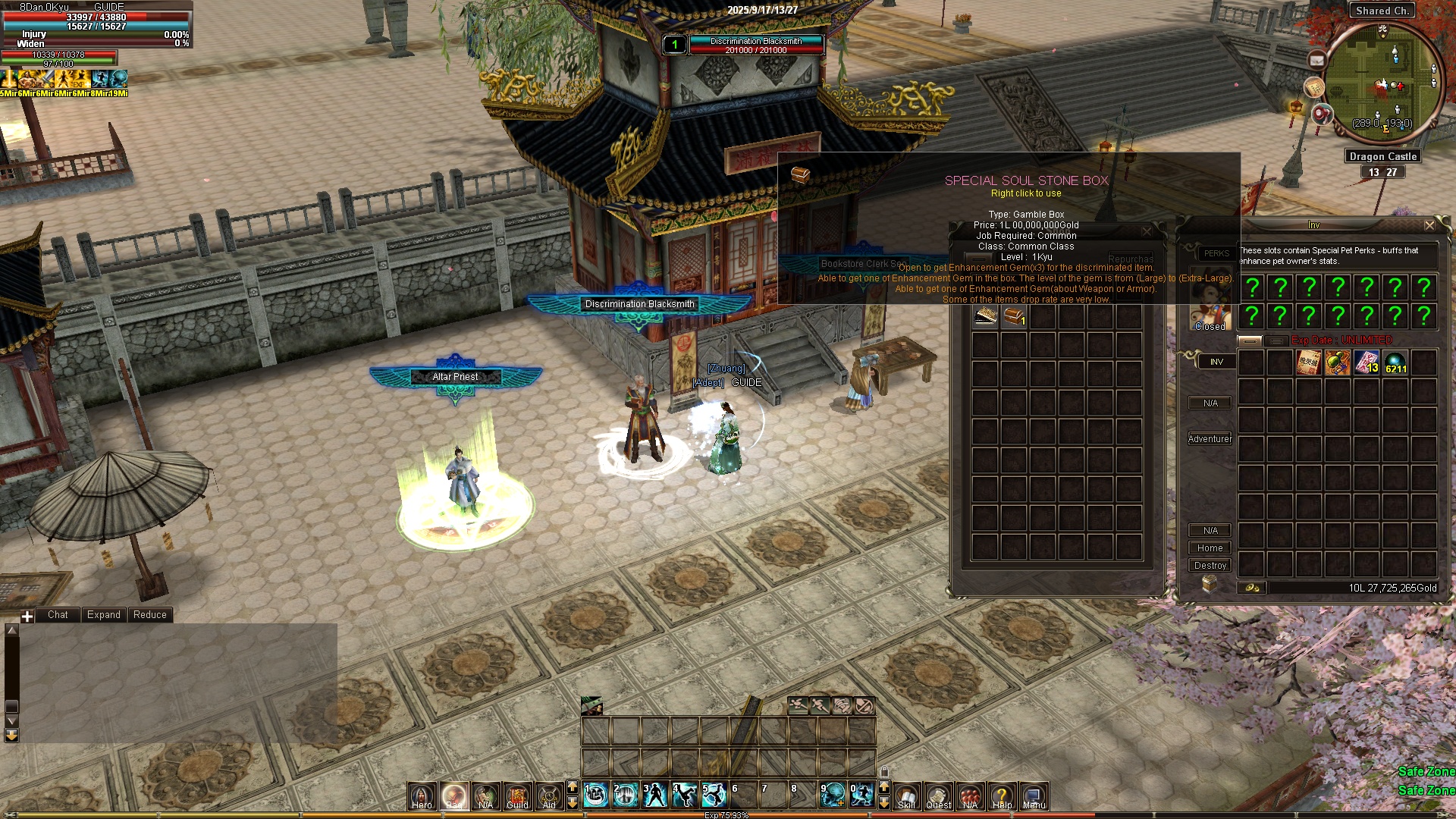The width and height of the screenshot is (1456, 819).
Task: Open the Quest log
Action: coord(938,795)
